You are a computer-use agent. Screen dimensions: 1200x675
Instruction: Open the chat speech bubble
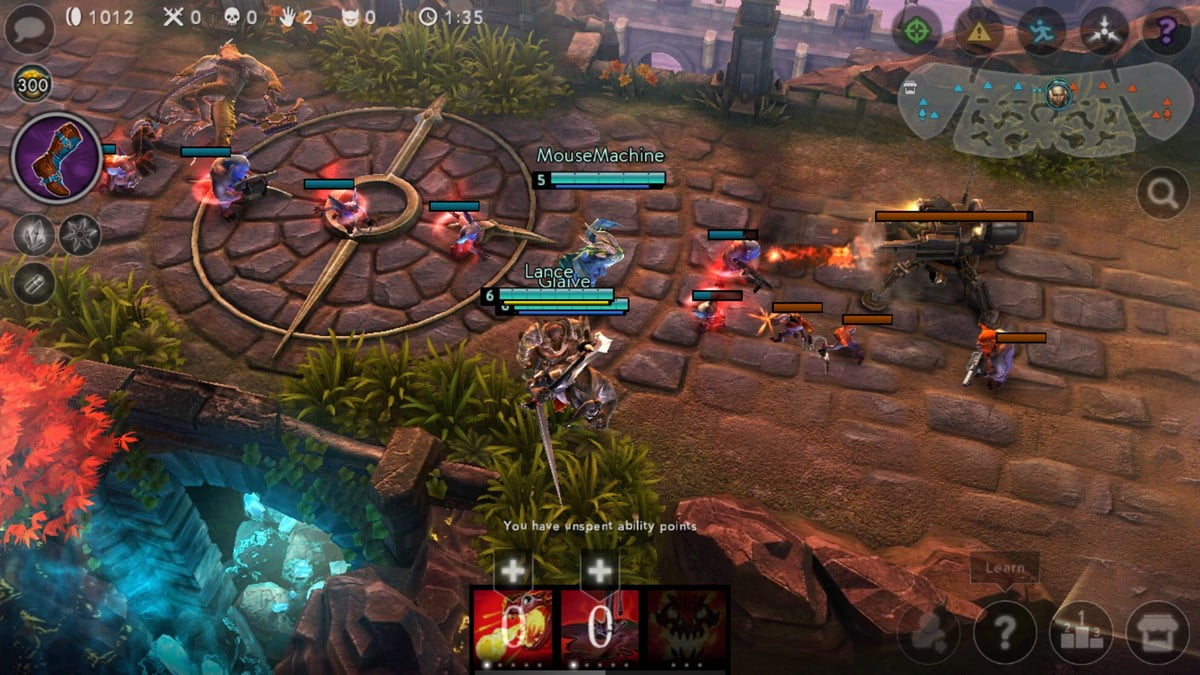[29, 29]
